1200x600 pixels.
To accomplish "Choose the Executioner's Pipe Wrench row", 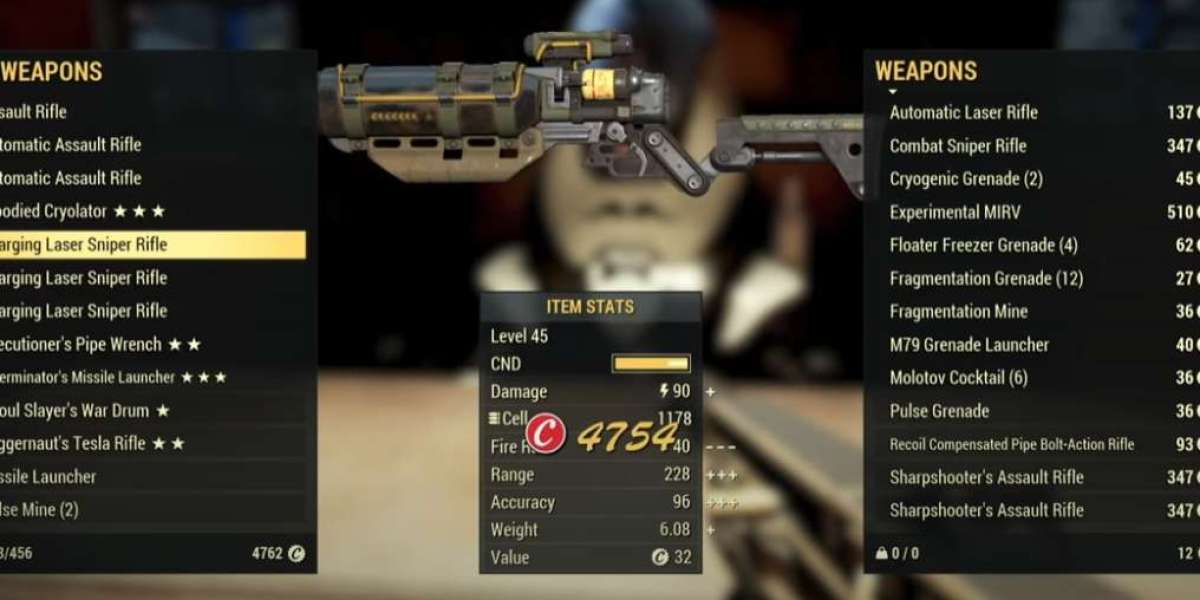I will tap(100, 344).
